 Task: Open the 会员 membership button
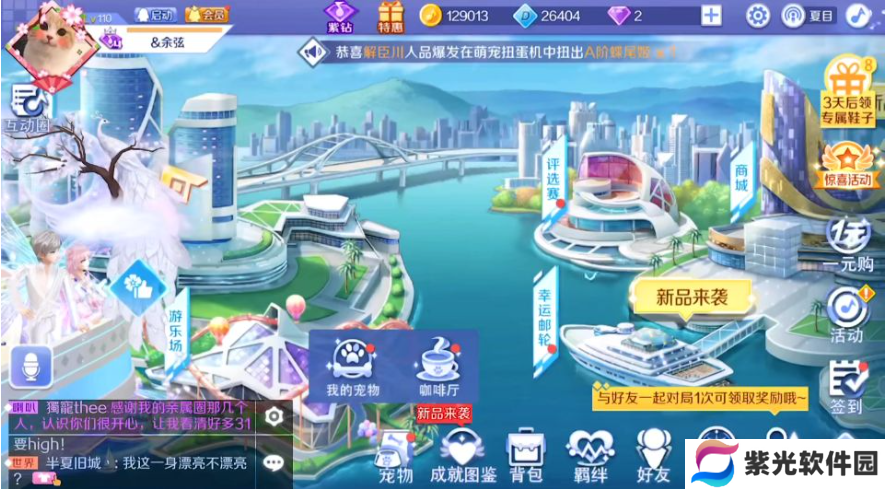[208, 14]
